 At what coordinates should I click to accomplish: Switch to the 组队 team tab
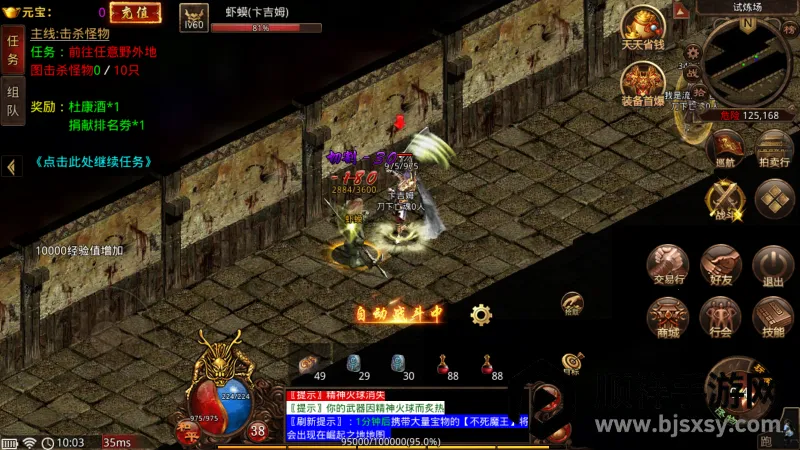point(13,103)
